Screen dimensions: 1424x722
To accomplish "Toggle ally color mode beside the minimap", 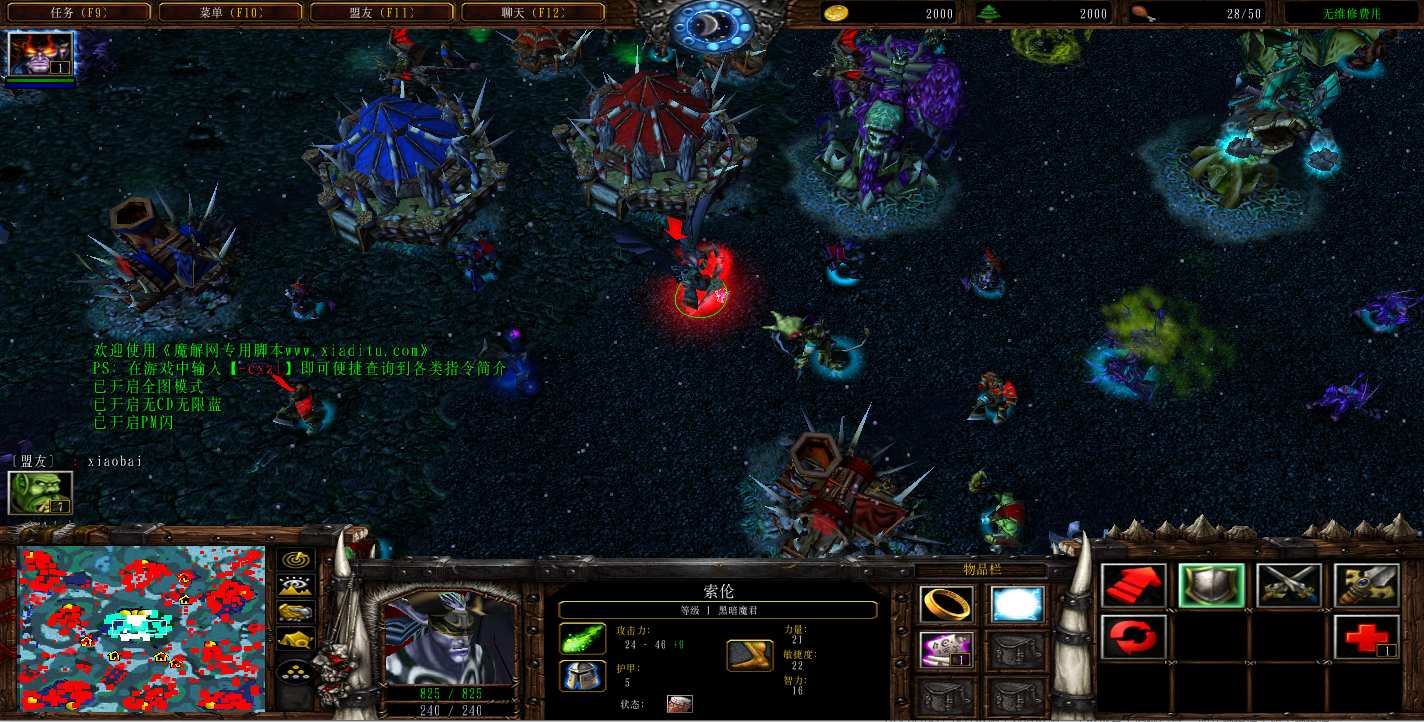I will [295, 612].
